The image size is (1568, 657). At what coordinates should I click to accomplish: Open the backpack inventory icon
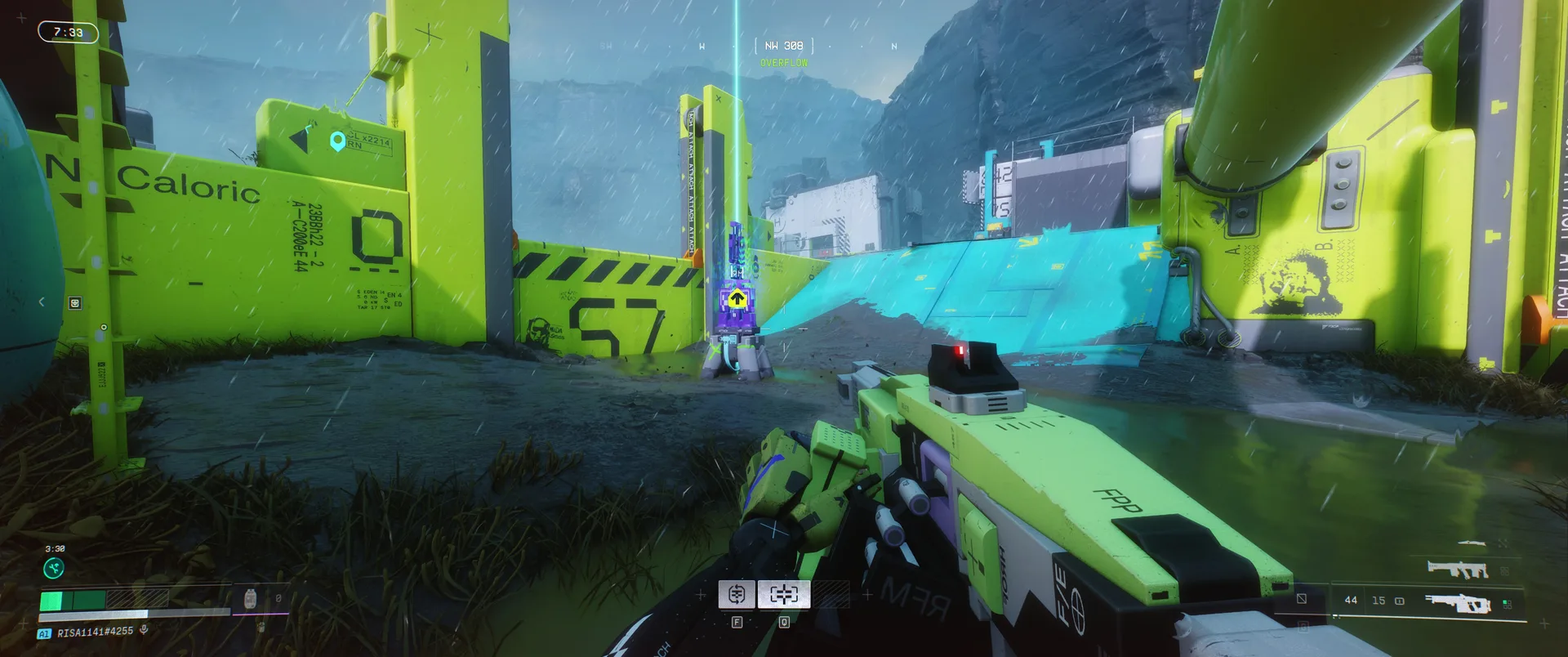tap(250, 599)
